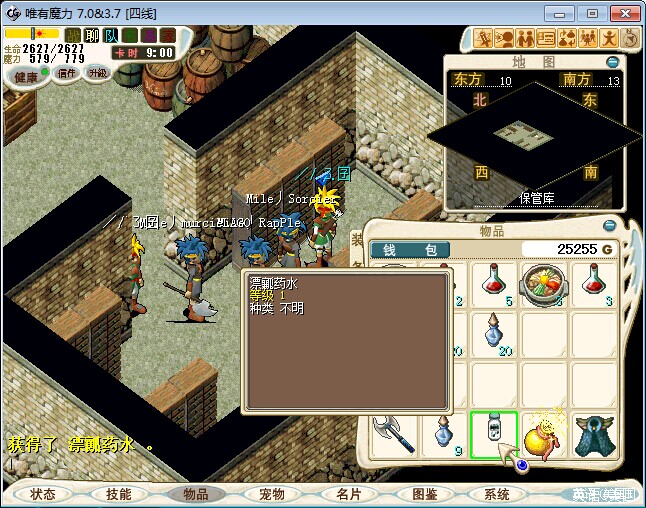Show the 名片 name card tab
Image resolution: width=646 pixels, height=508 pixels.
coord(348,494)
